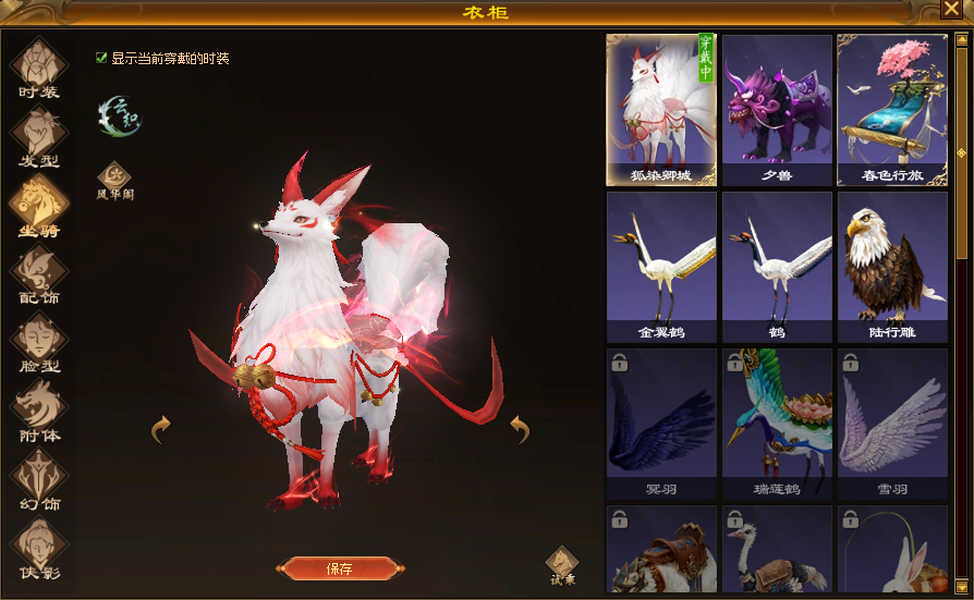This screenshot has width=974, height=600.
Task: Click the scrollbar down arrow in mount list
Action: point(961,587)
